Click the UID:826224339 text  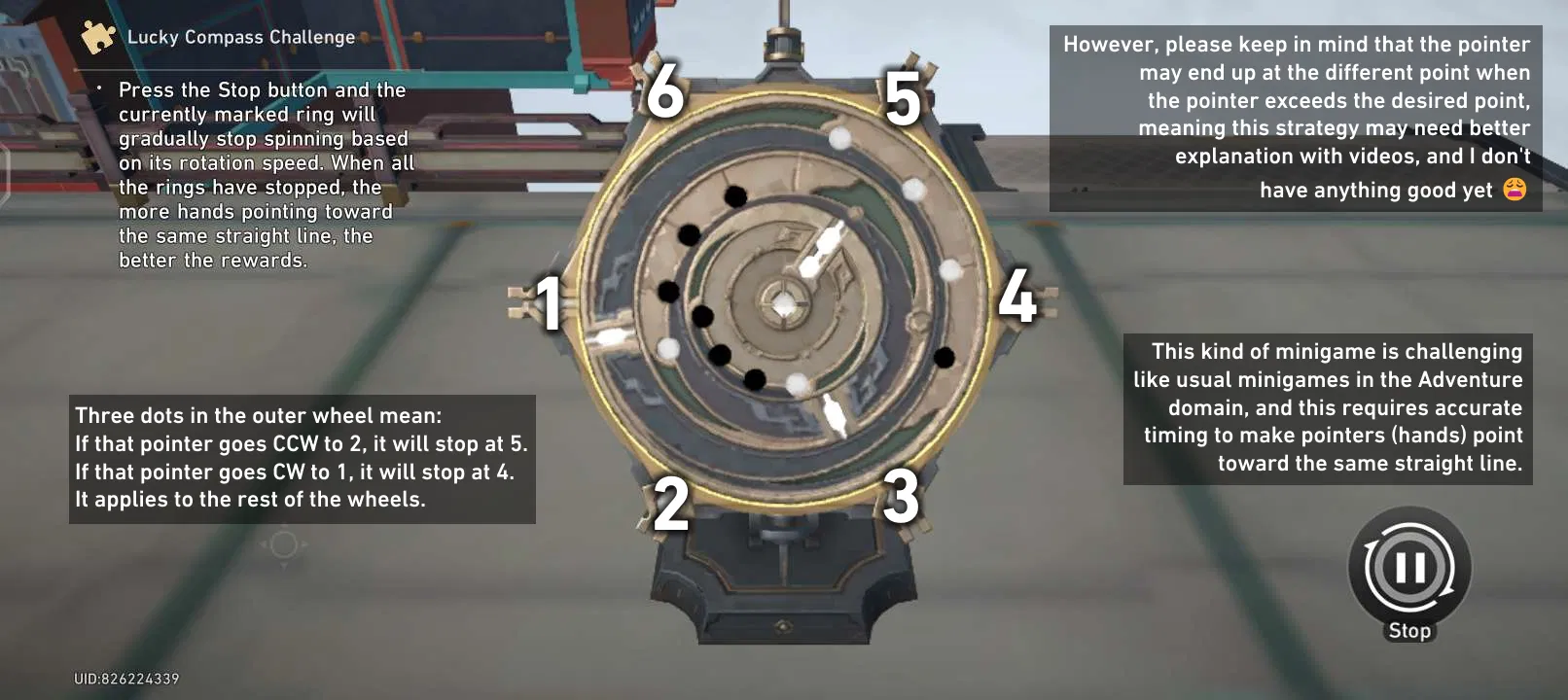(128, 680)
